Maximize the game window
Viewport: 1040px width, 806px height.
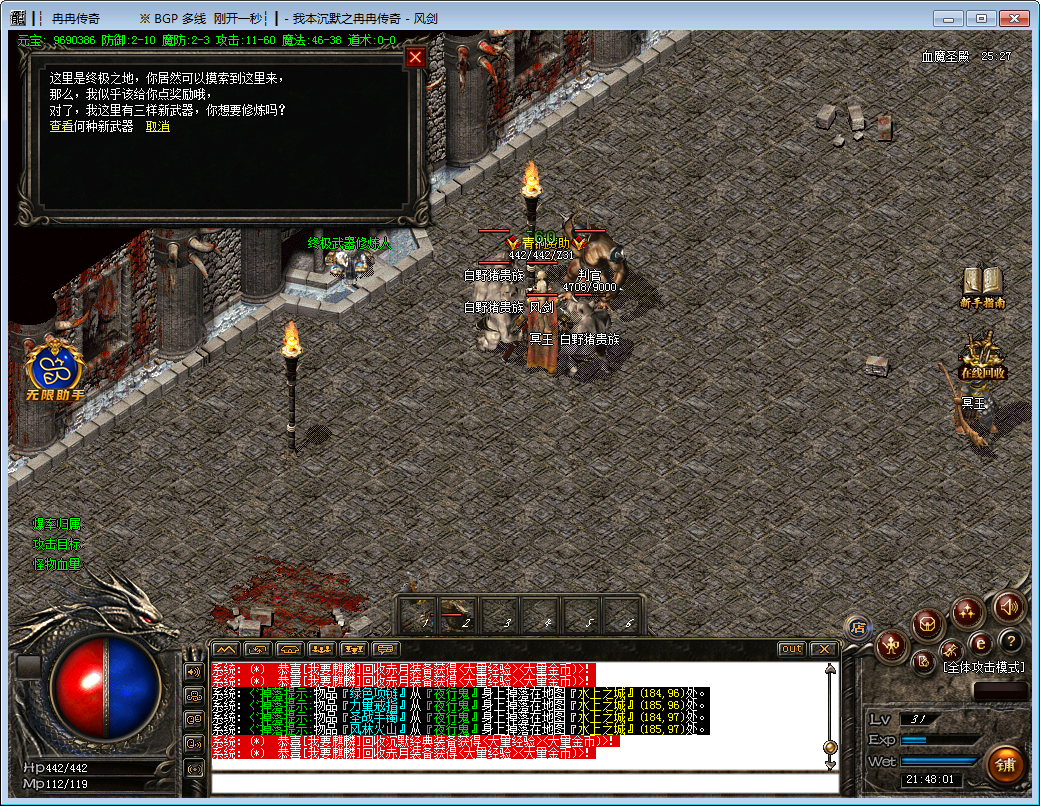[x=983, y=18]
